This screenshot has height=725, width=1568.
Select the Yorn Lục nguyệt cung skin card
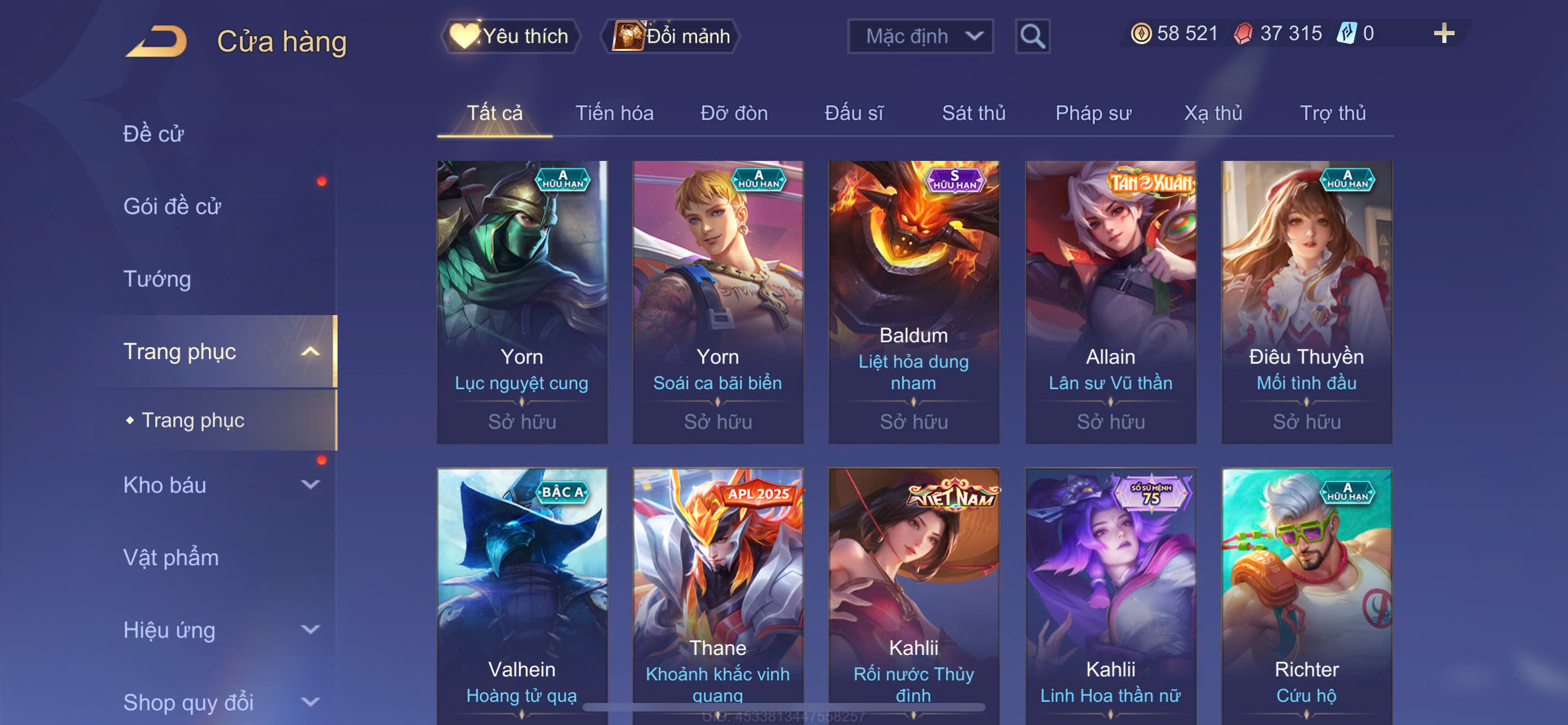522,302
